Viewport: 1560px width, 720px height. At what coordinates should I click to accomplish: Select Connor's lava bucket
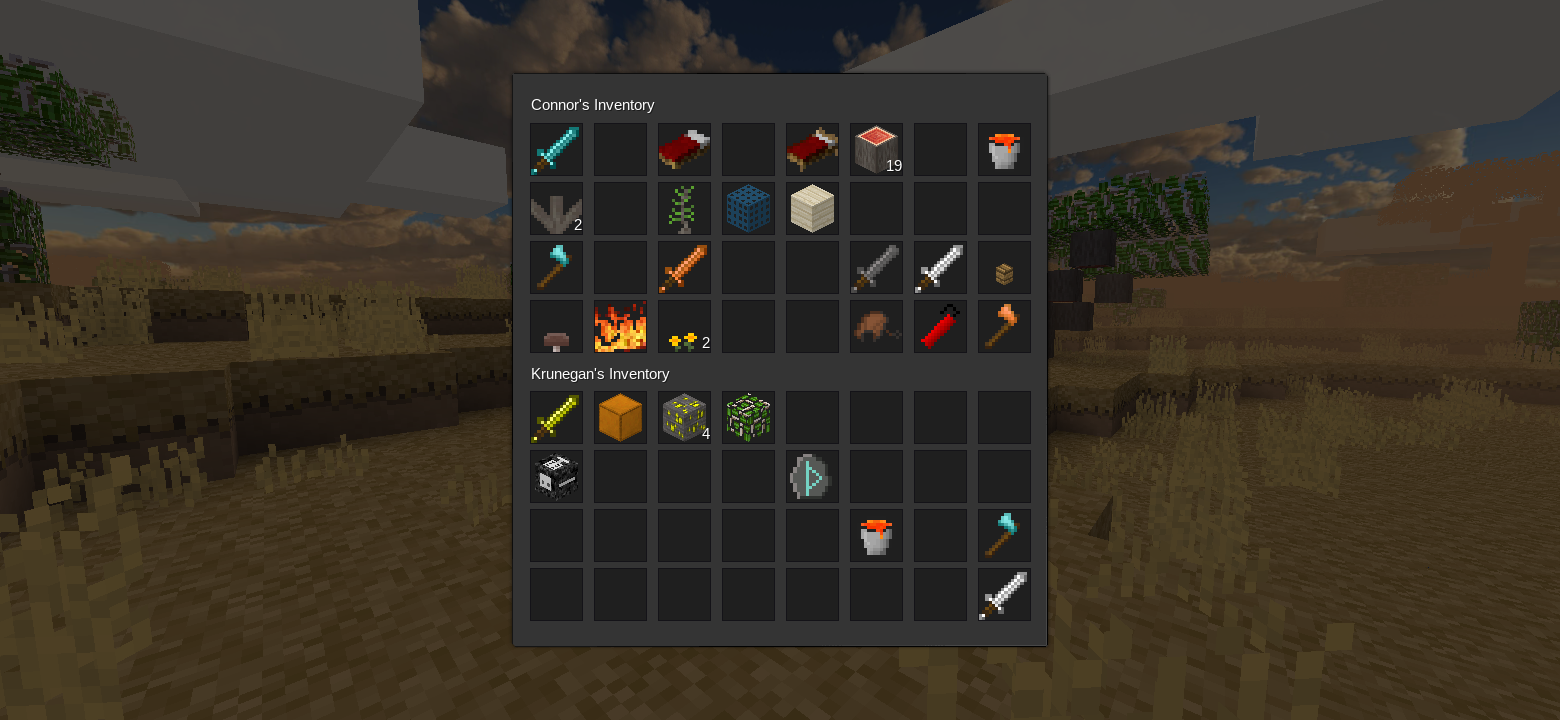(1004, 150)
